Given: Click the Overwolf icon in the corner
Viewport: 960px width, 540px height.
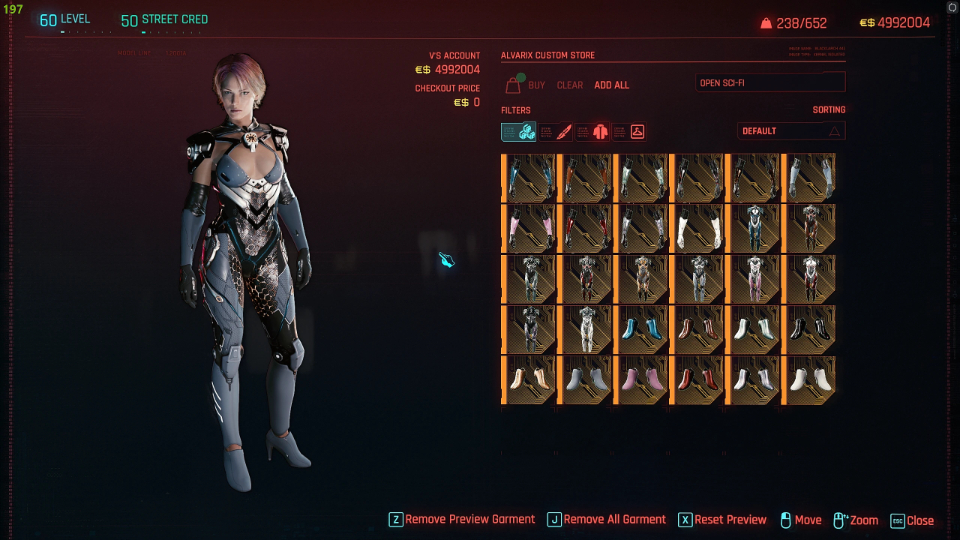Looking at the screenshot, I should pos(951,7).
